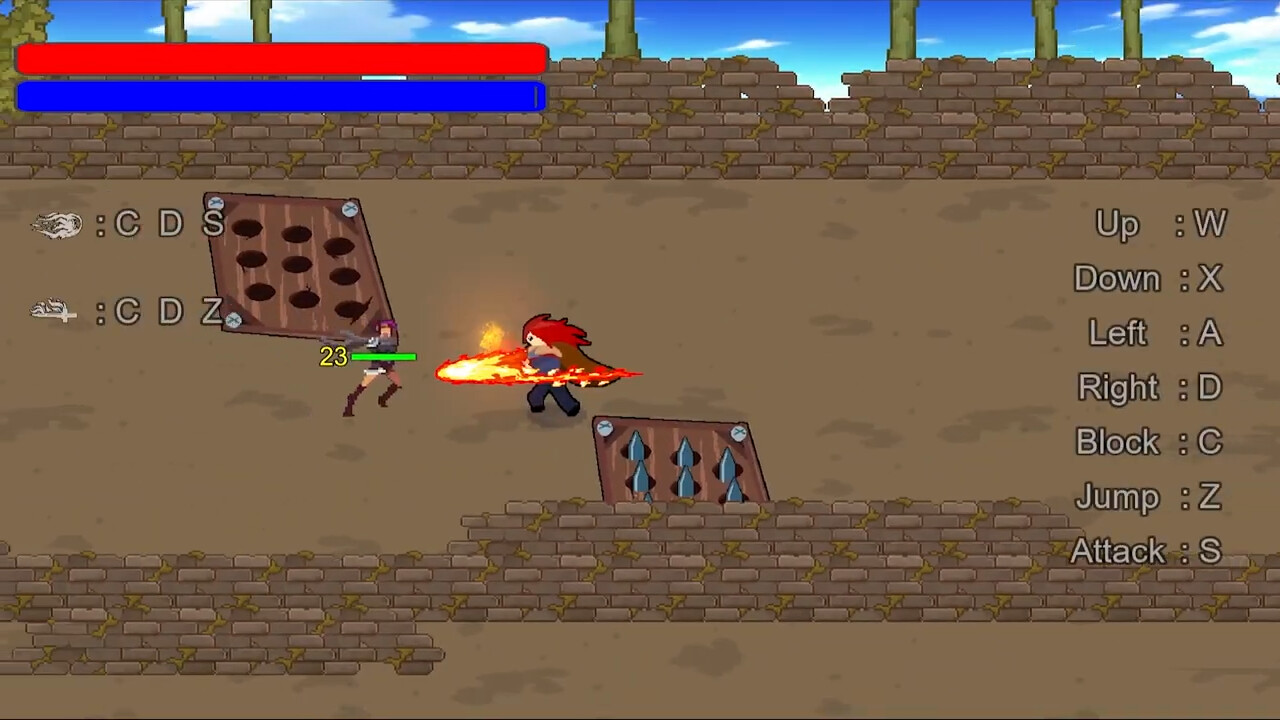
Task: Click the sword dash skill icon
Action: [x=55, y=312]
